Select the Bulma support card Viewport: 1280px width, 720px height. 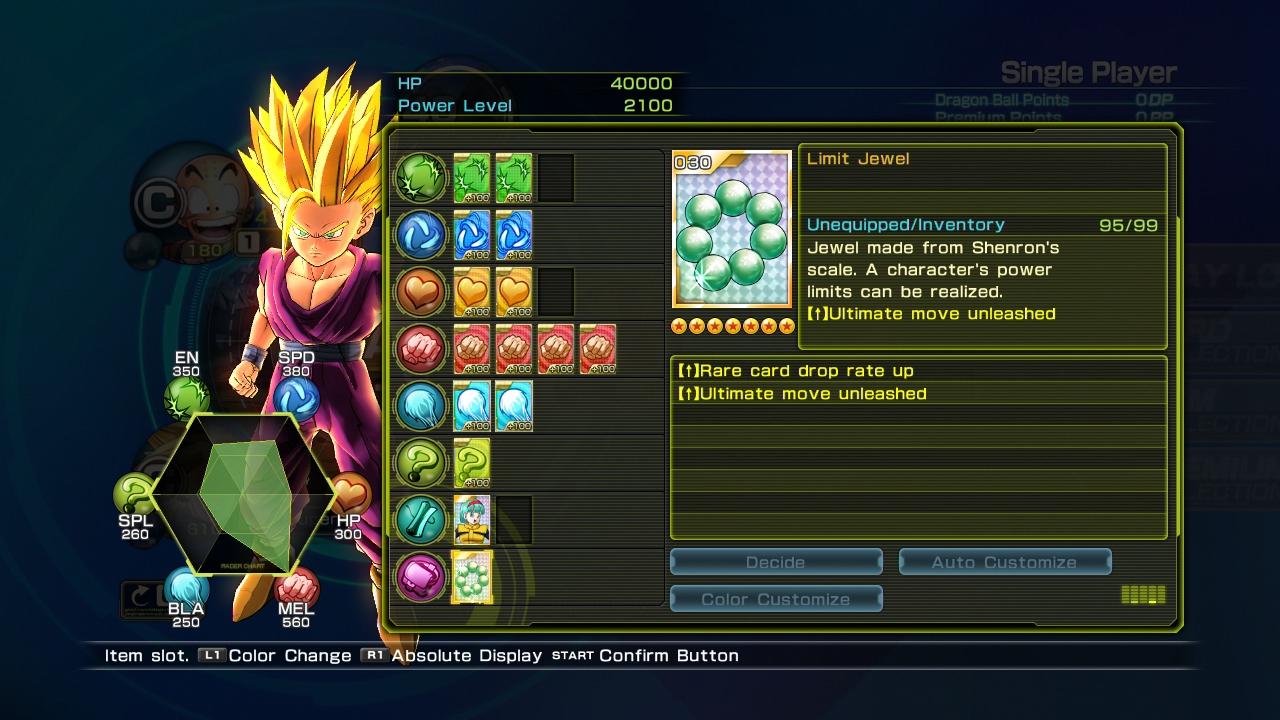[x=472, y=520]
